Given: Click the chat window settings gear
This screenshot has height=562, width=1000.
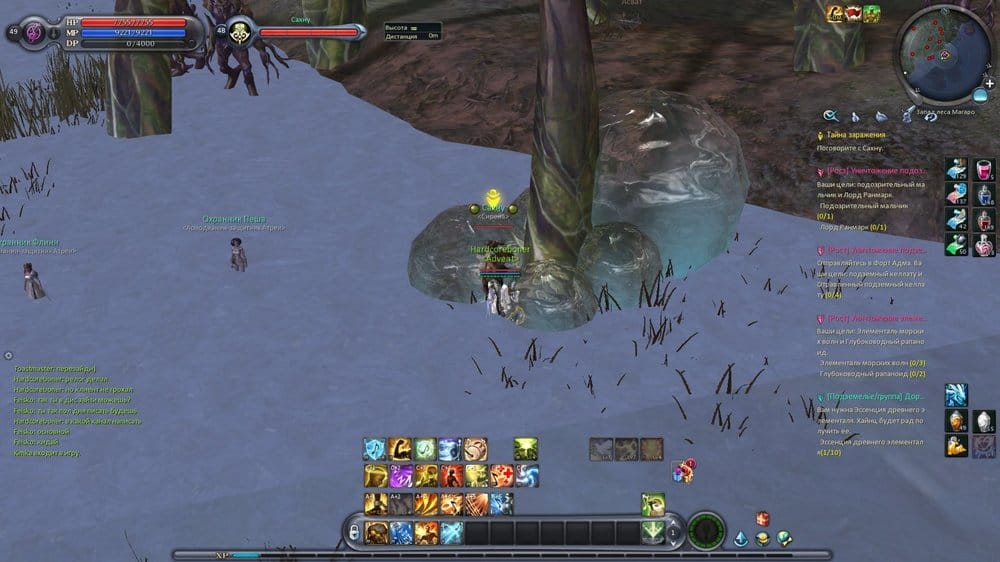Looking at the screenshot, I should [8, 355].
